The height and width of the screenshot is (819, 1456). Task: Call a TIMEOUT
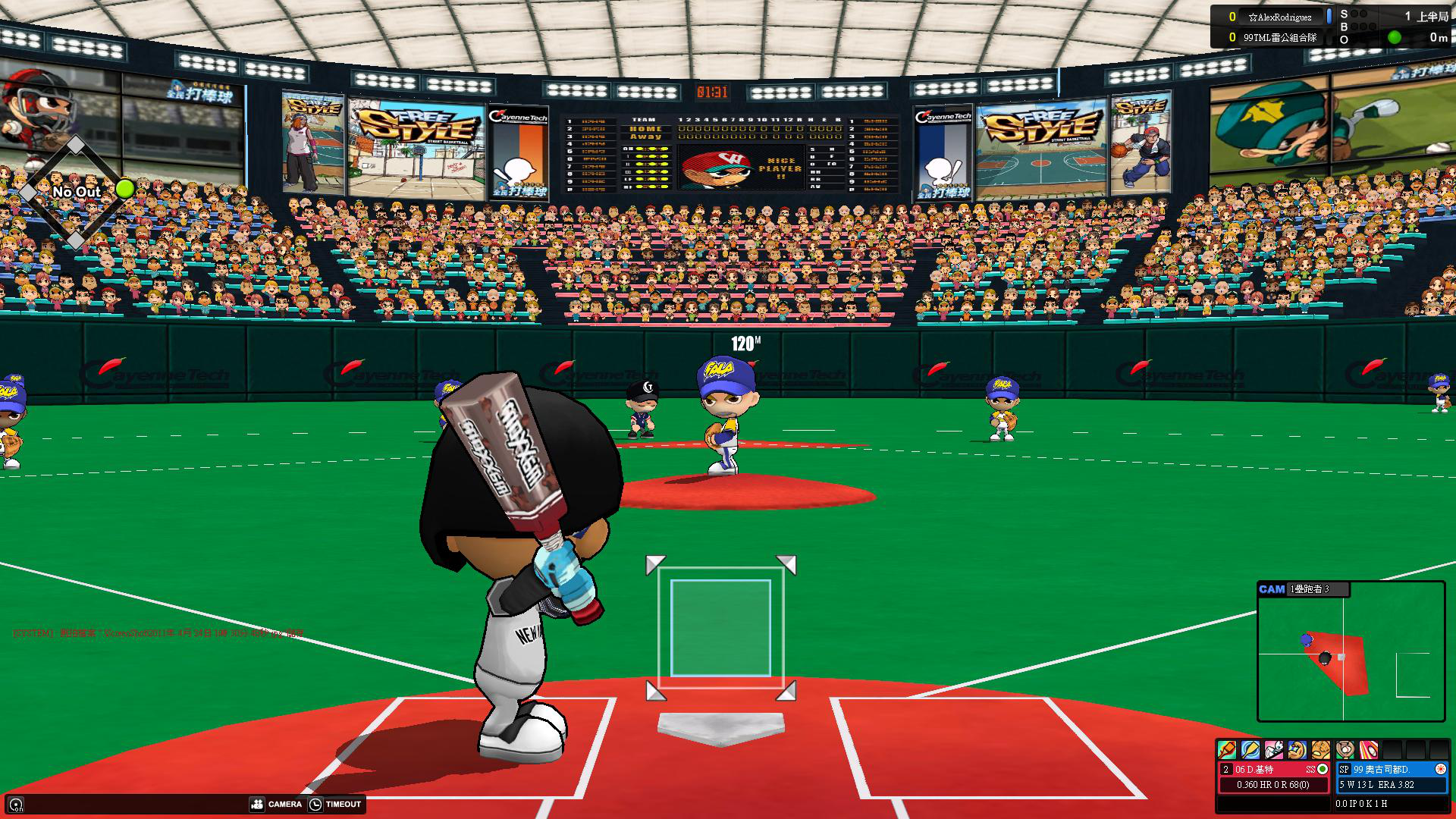pos(335,804)
